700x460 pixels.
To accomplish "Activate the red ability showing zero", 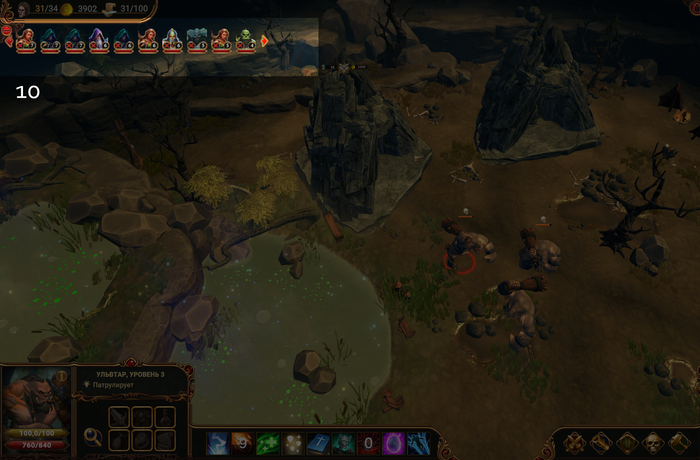I will tap(368, 442).
